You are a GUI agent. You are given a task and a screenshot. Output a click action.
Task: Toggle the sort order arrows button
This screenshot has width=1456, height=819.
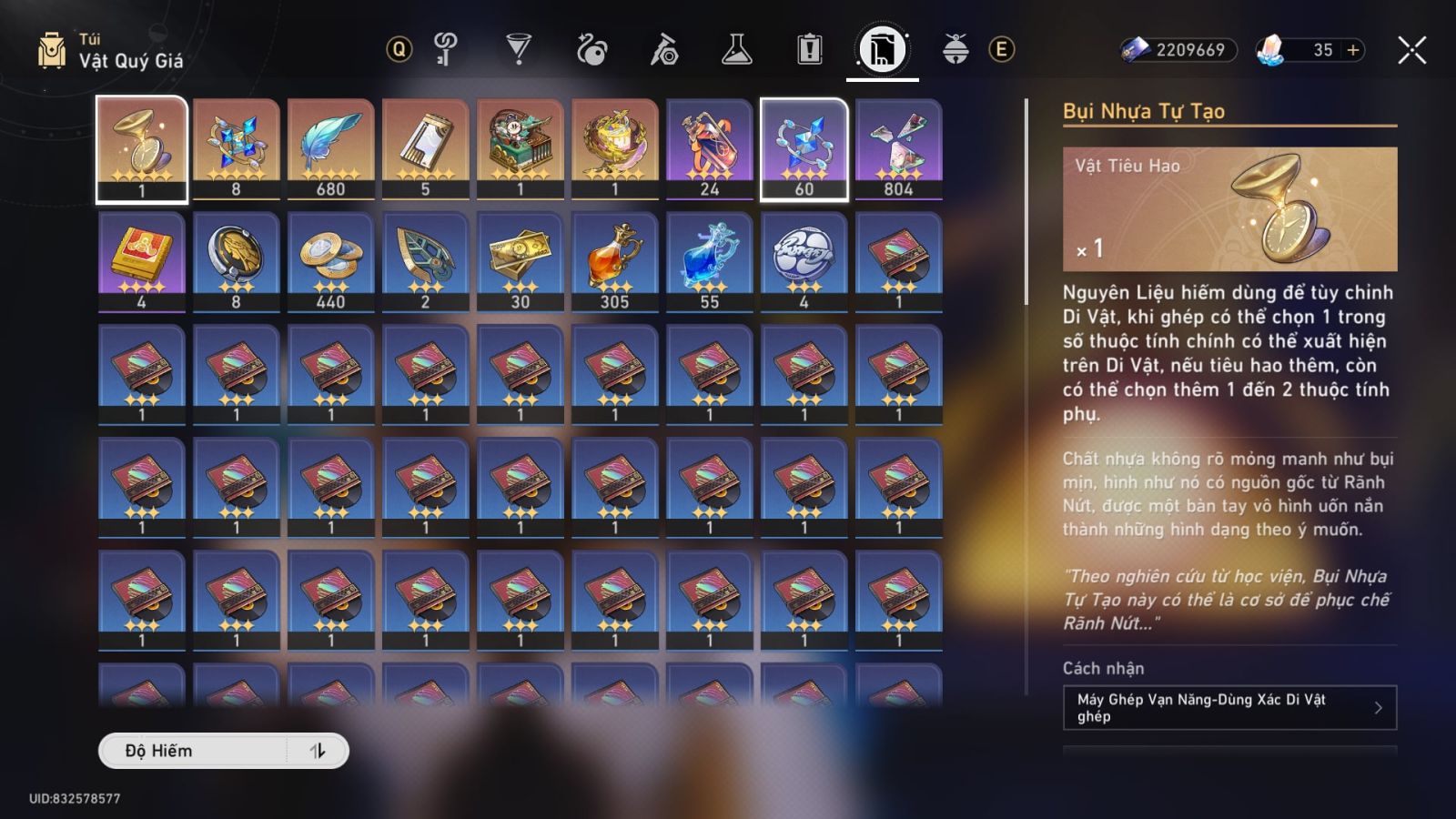coord(318,751)
